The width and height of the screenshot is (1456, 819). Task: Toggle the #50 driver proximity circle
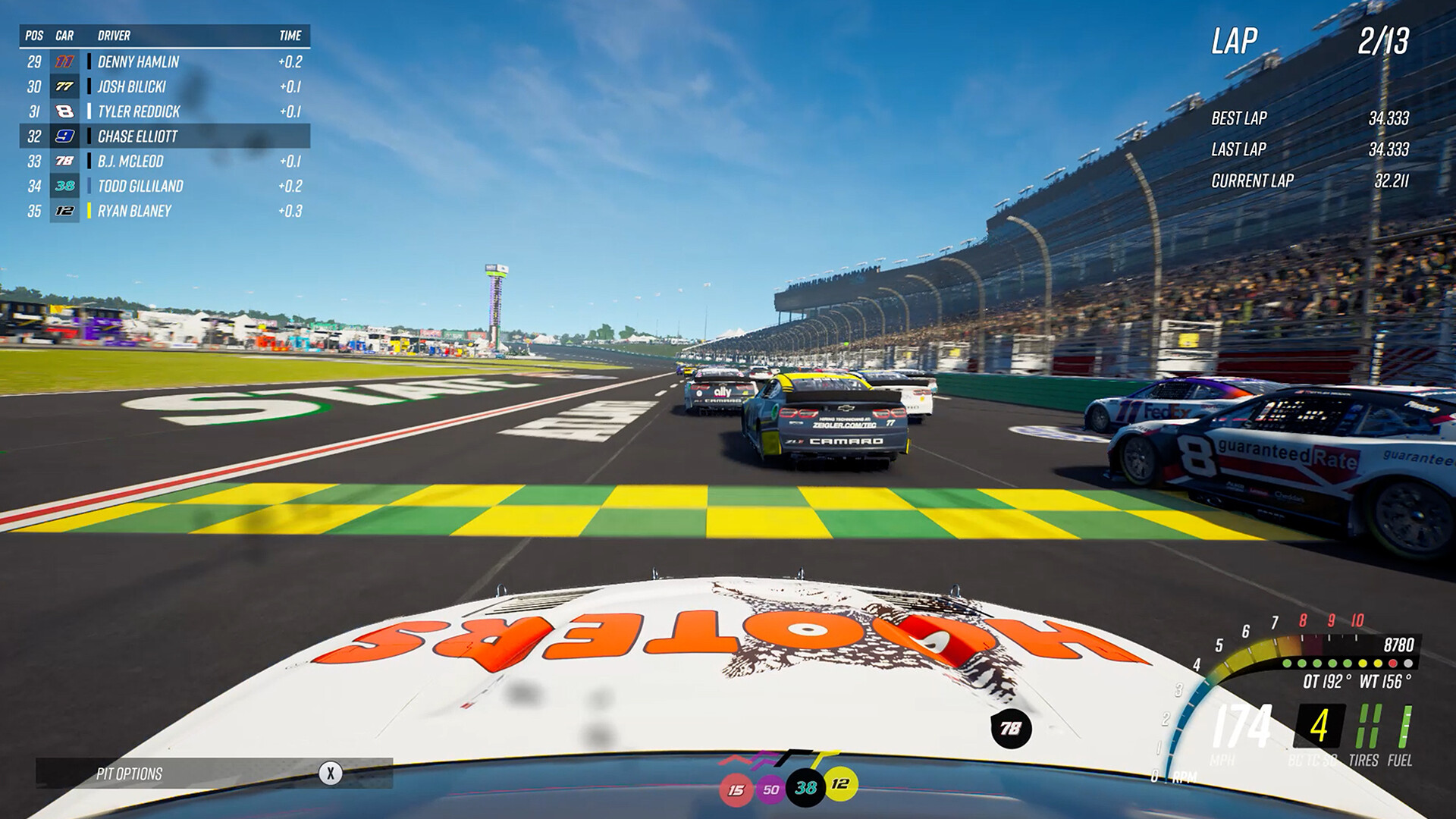[x=770, y=789]
